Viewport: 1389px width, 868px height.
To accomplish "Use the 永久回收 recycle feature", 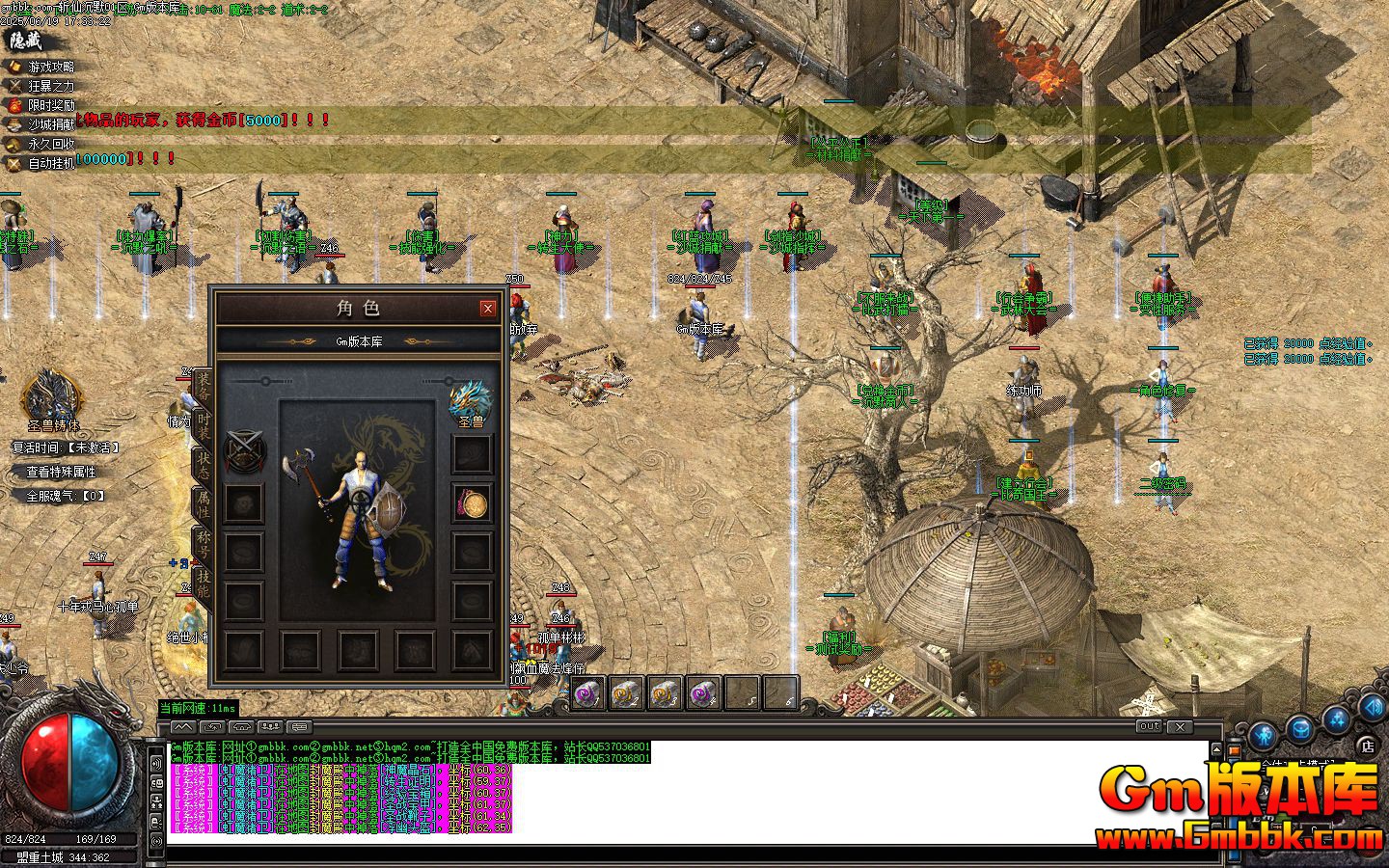I will (x=50, y=143).
